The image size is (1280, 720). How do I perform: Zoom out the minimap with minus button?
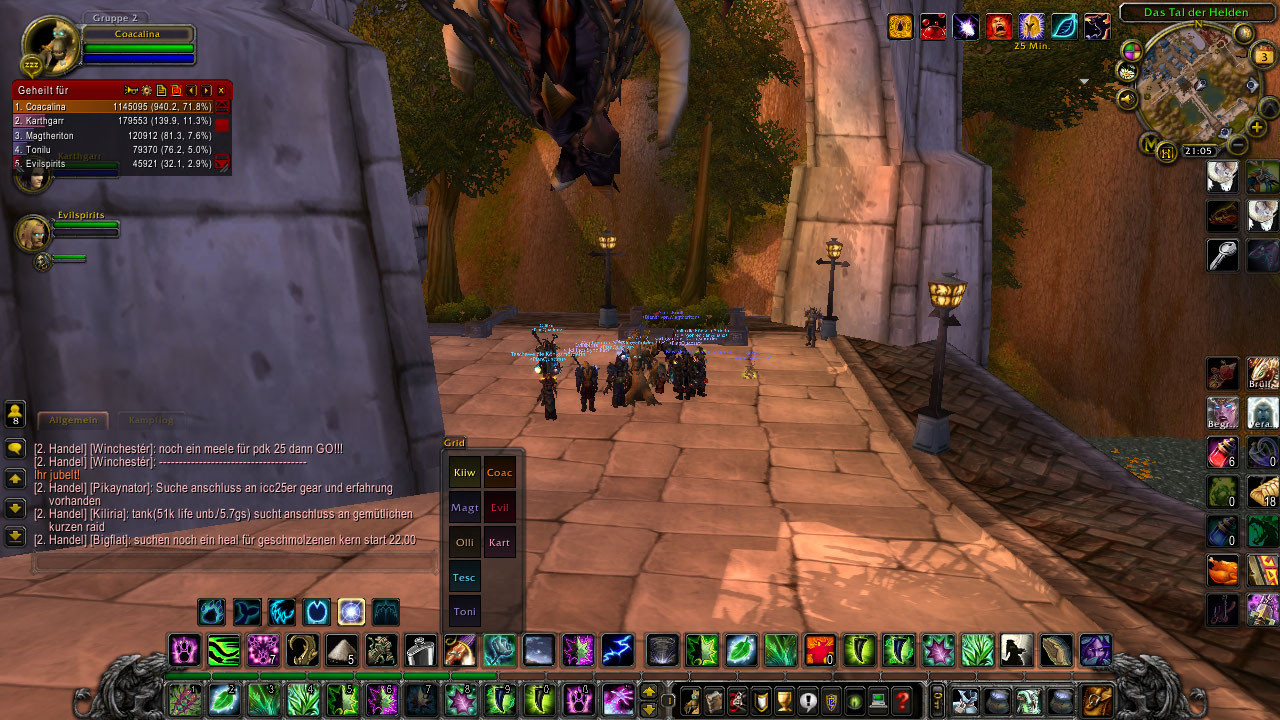pyautogui.click(x=1236, y=146)
